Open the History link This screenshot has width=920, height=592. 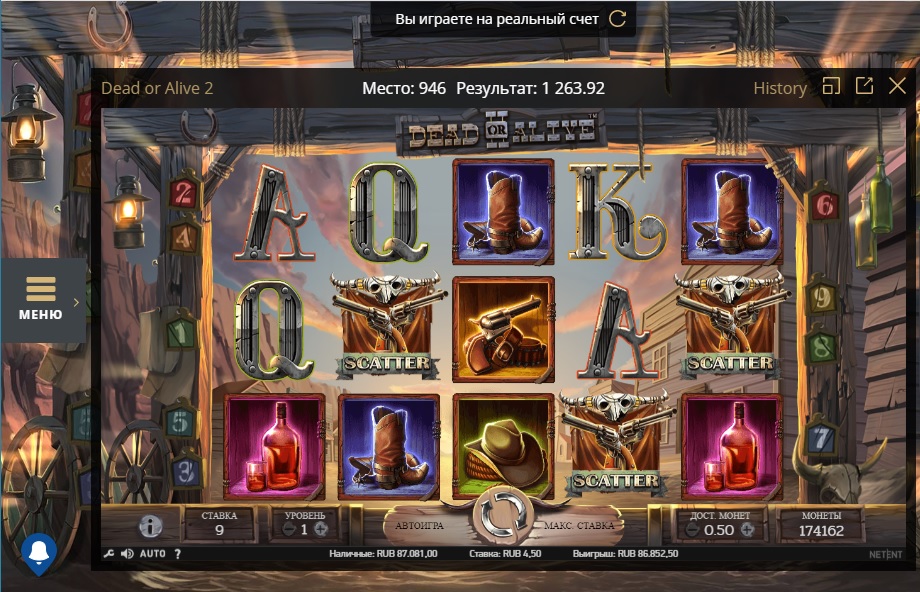(x=780, y=88)
